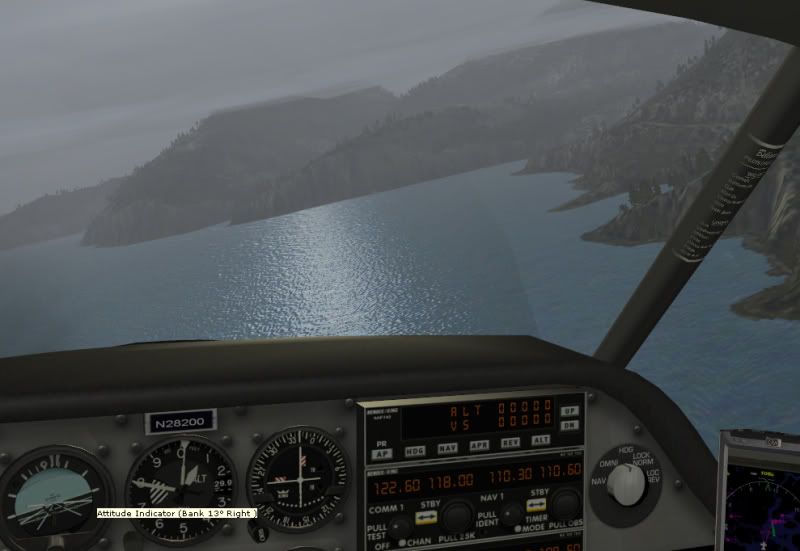800x551 pixels.
Task: Click the autopilot UP button
Action: coord(569,411)
